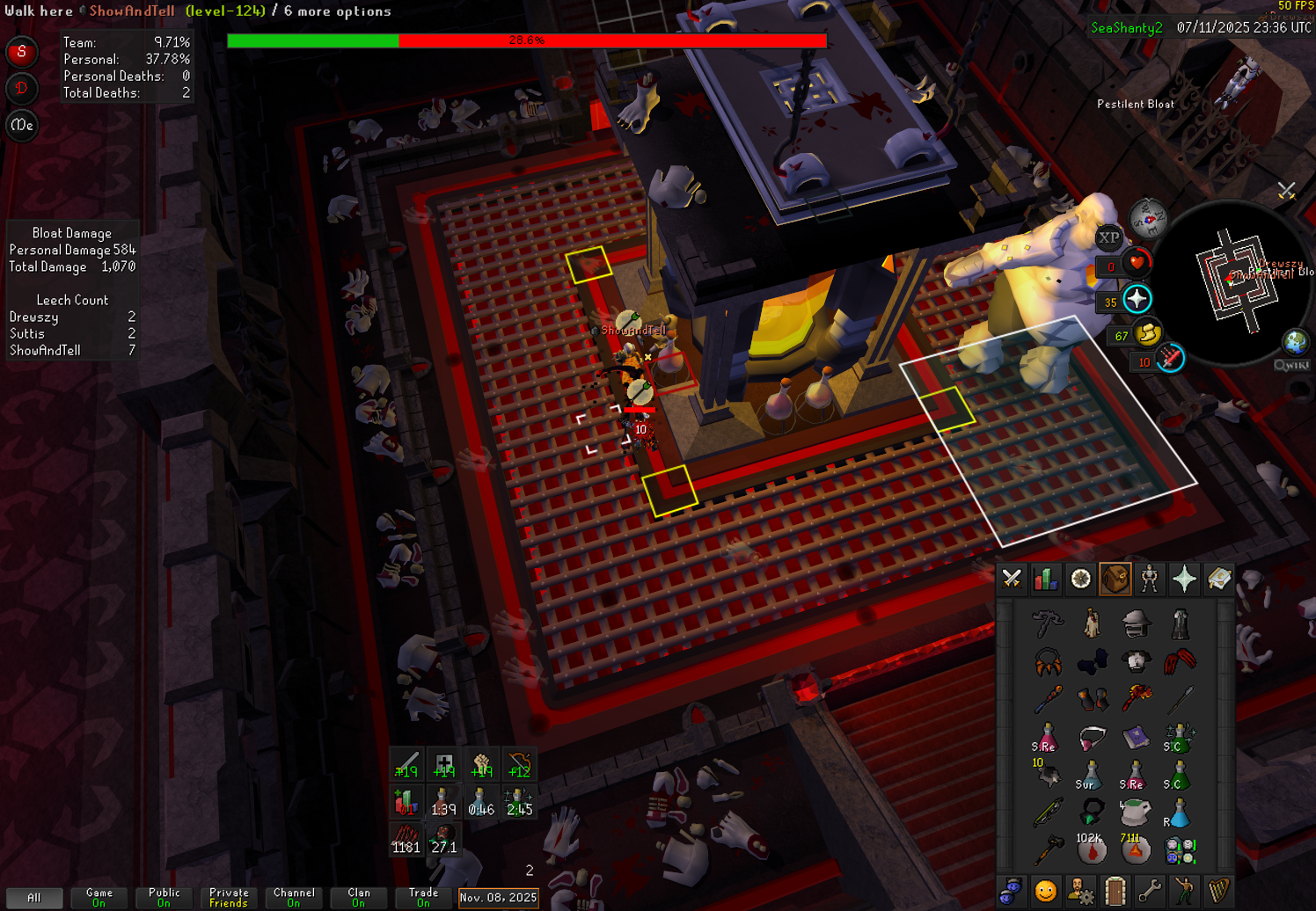Open the Worn Equipment tab
1316x911 pixels.
coord(1150,579)
